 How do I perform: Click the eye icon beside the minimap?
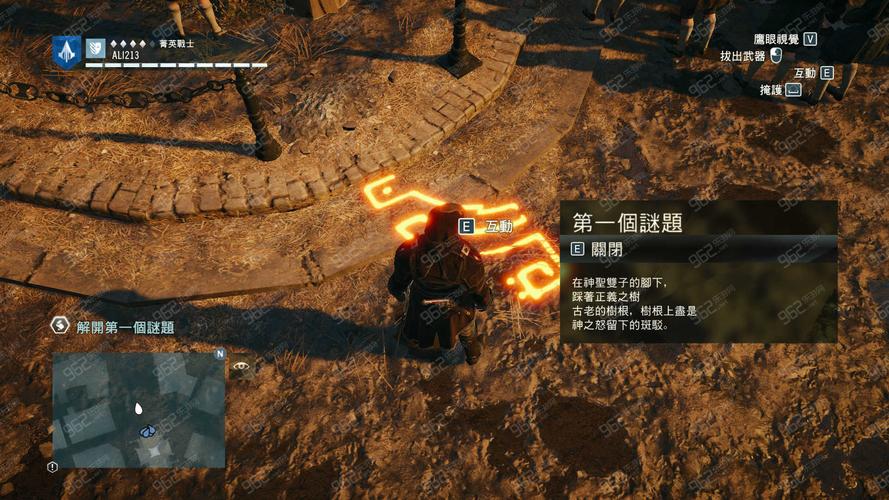(241, 367)
